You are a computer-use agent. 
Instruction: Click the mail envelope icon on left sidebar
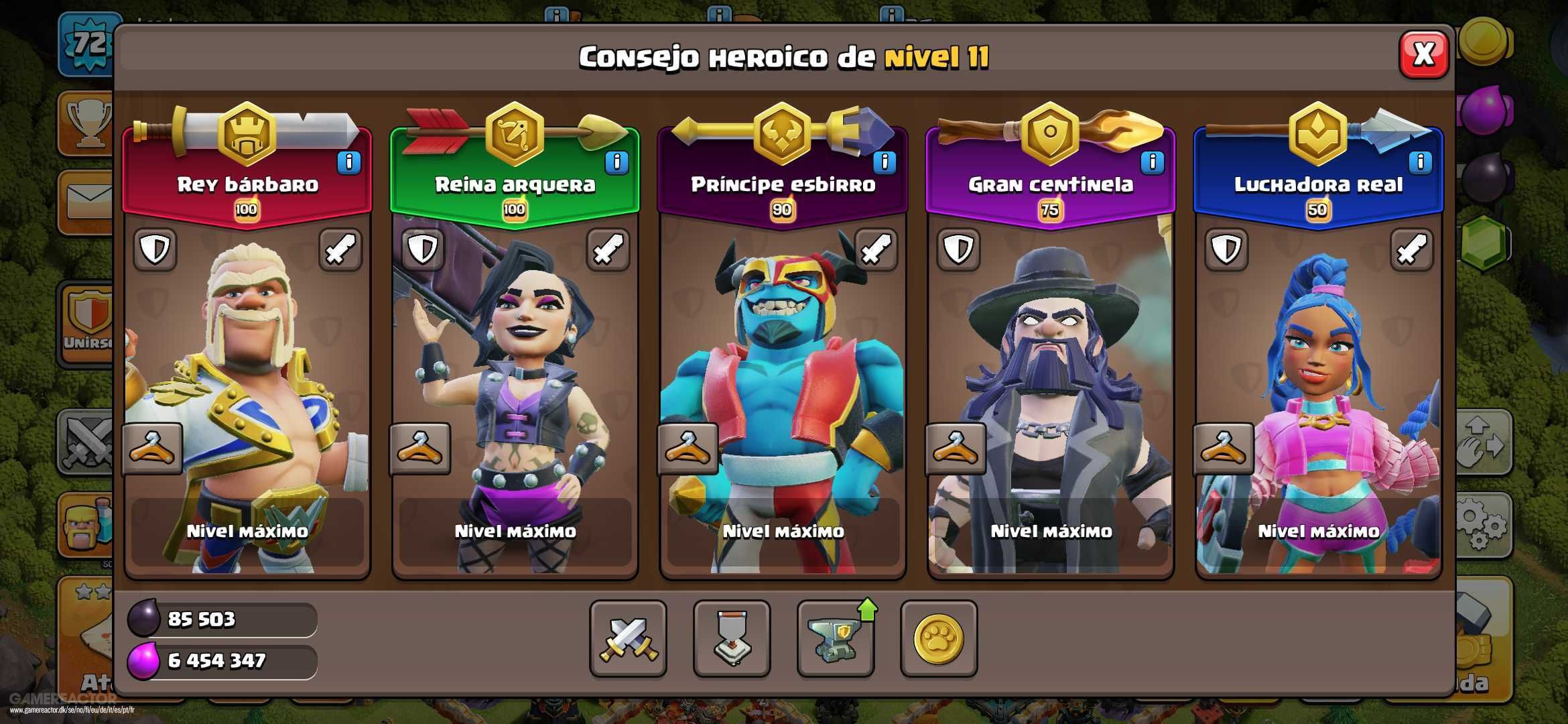87,201
